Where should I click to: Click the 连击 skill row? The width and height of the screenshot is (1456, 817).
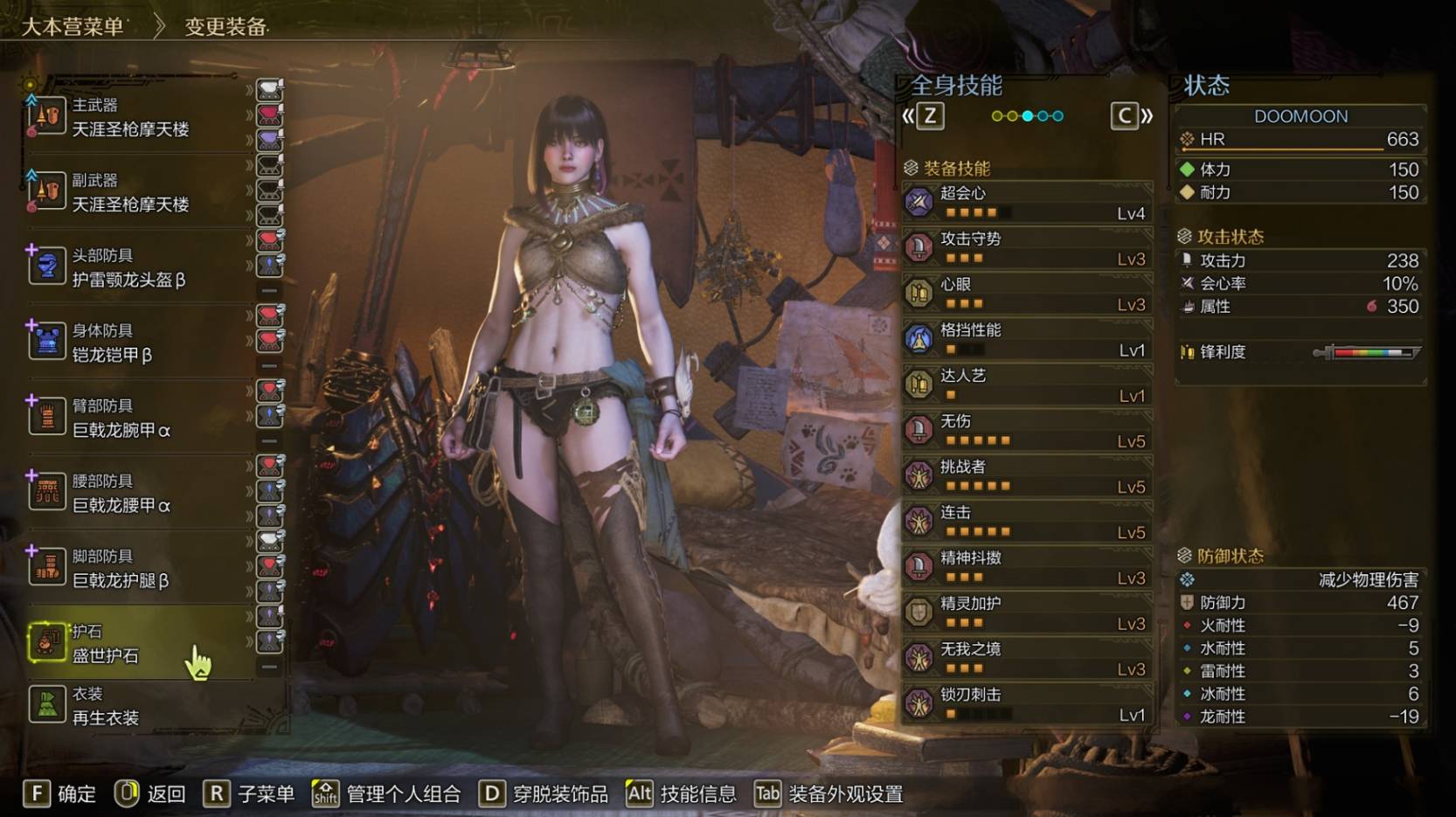tap(1028, 521)
